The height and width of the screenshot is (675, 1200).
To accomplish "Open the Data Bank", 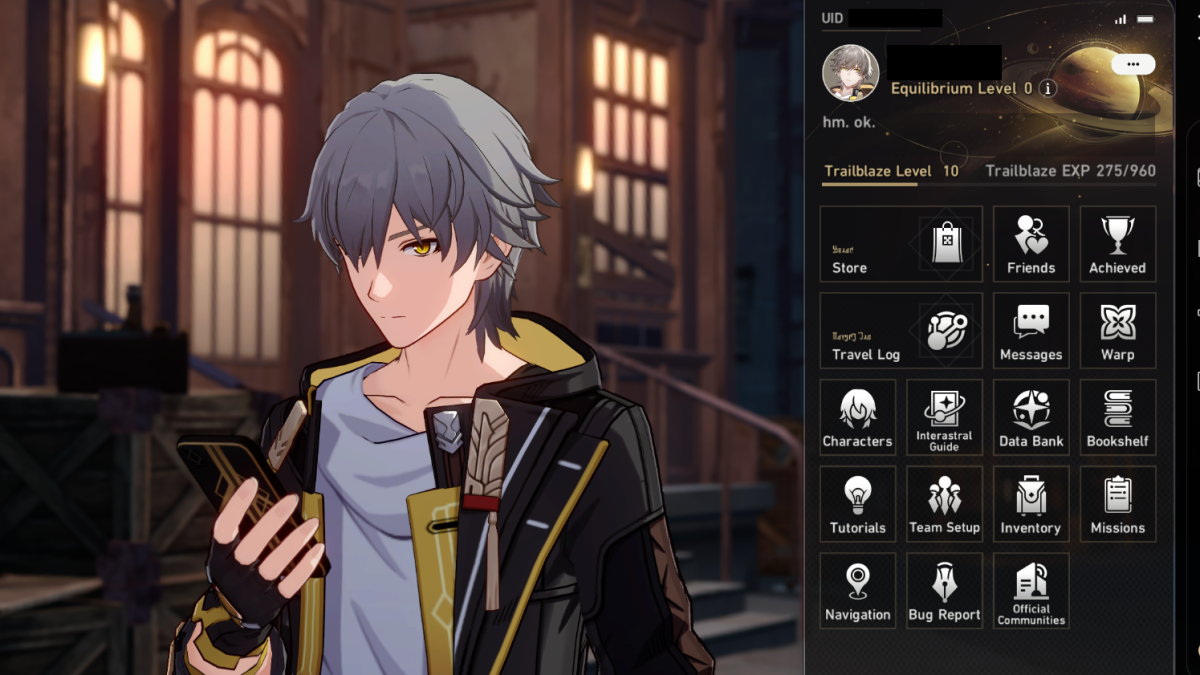I will click(x=1031, y=417).
